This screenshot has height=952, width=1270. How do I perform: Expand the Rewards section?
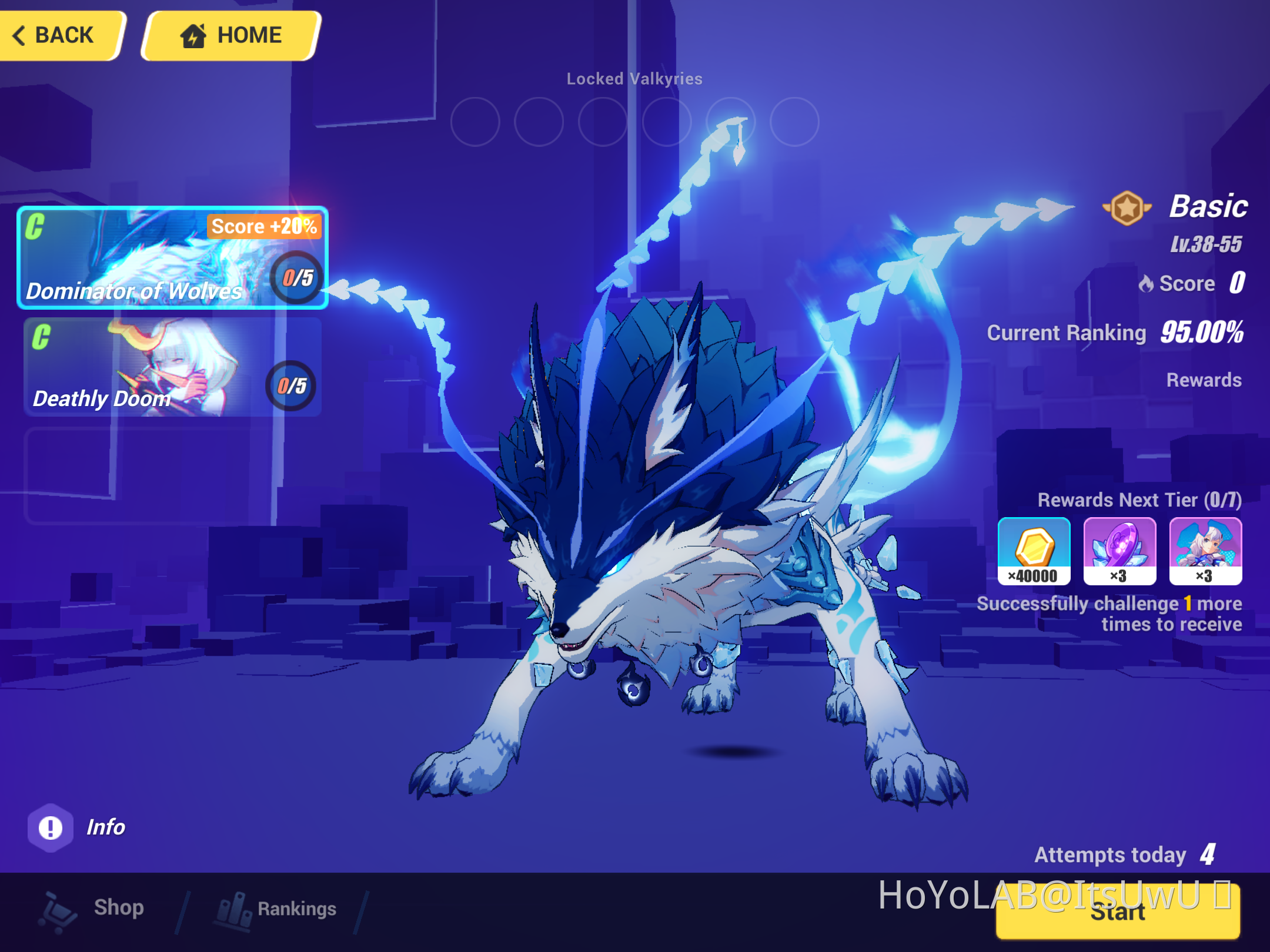tap(1203, 380)
